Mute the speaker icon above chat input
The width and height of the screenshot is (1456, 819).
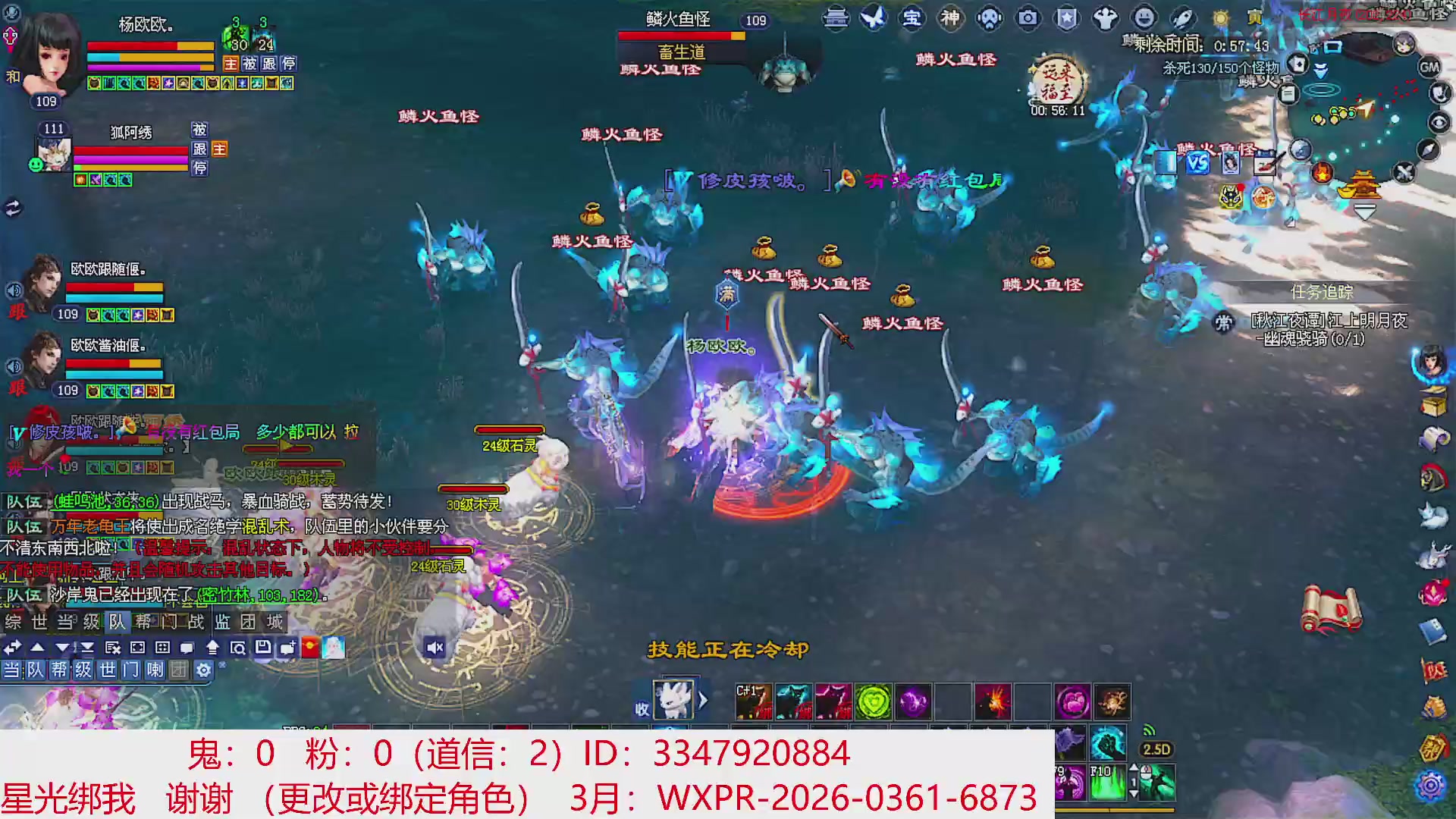coord(435,648)
